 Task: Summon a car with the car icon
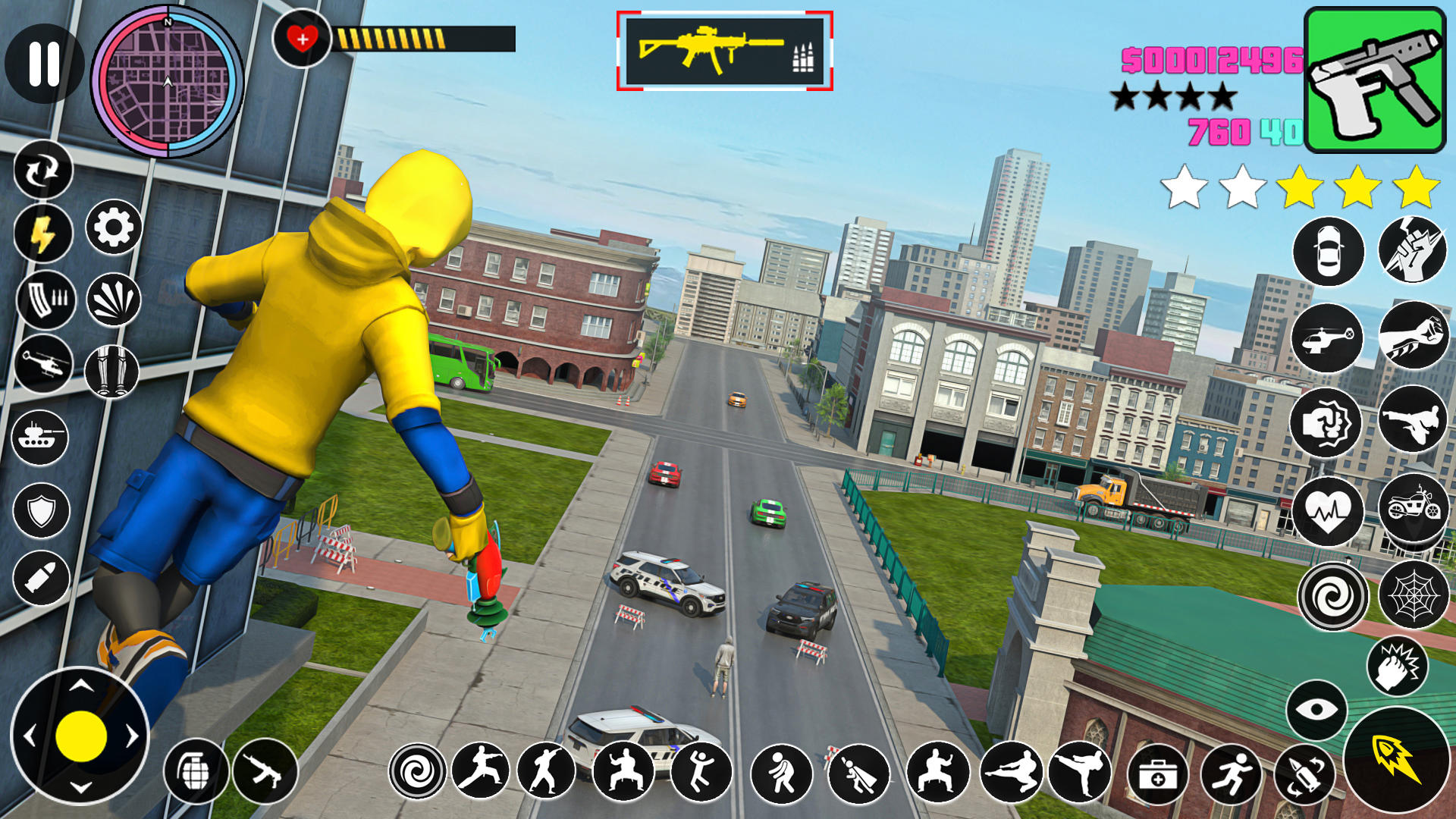(1328, 252)
